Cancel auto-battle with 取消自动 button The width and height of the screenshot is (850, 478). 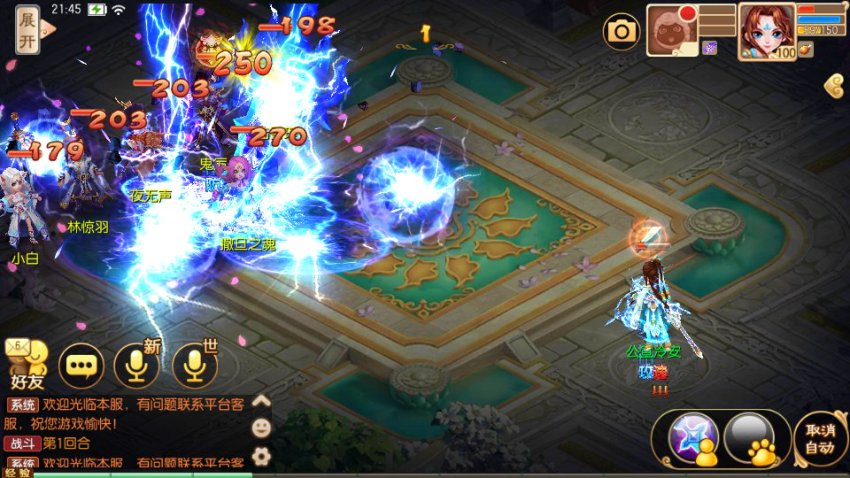coord(821,437)
